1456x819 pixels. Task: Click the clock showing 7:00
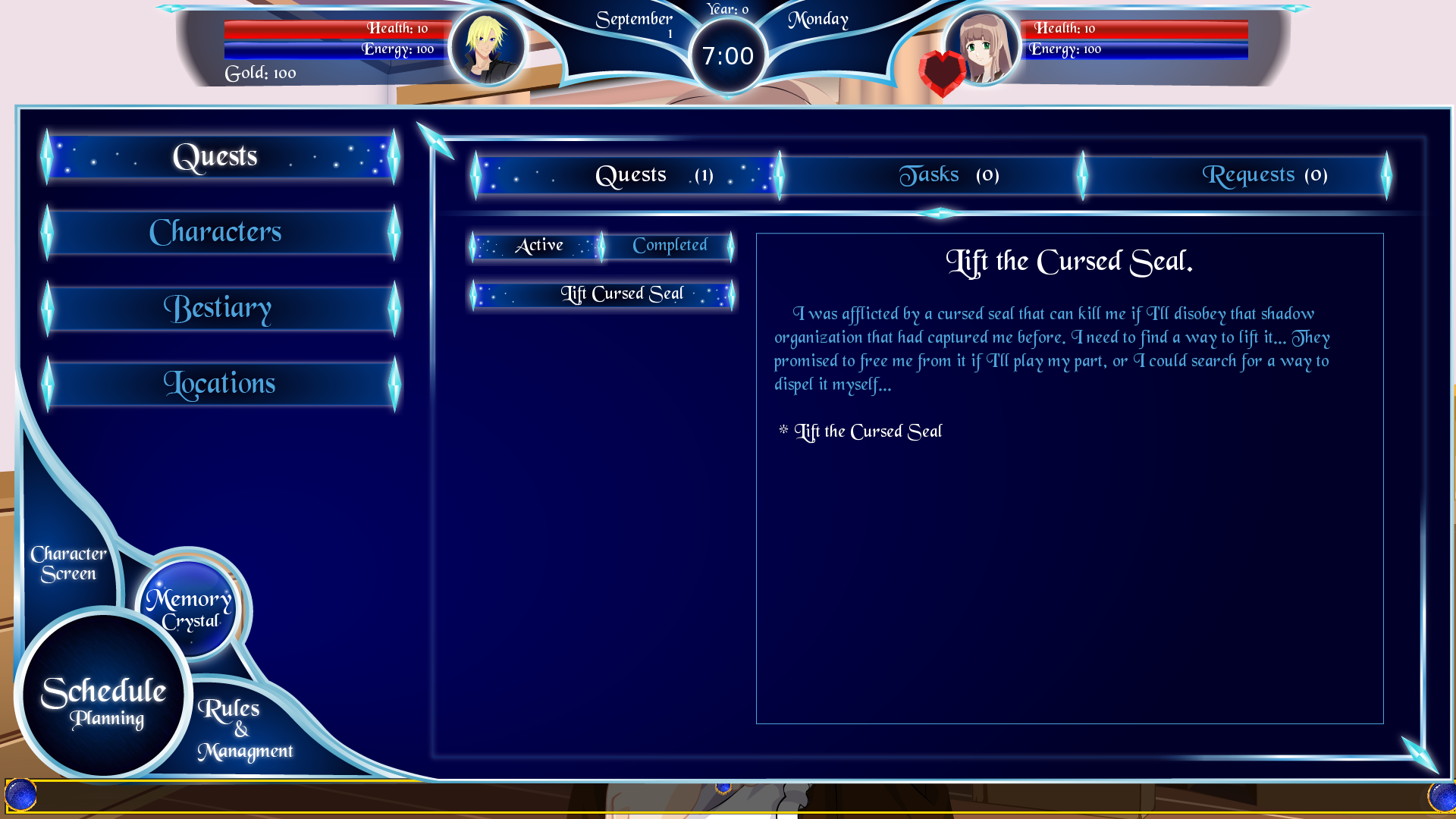point(726,55)
